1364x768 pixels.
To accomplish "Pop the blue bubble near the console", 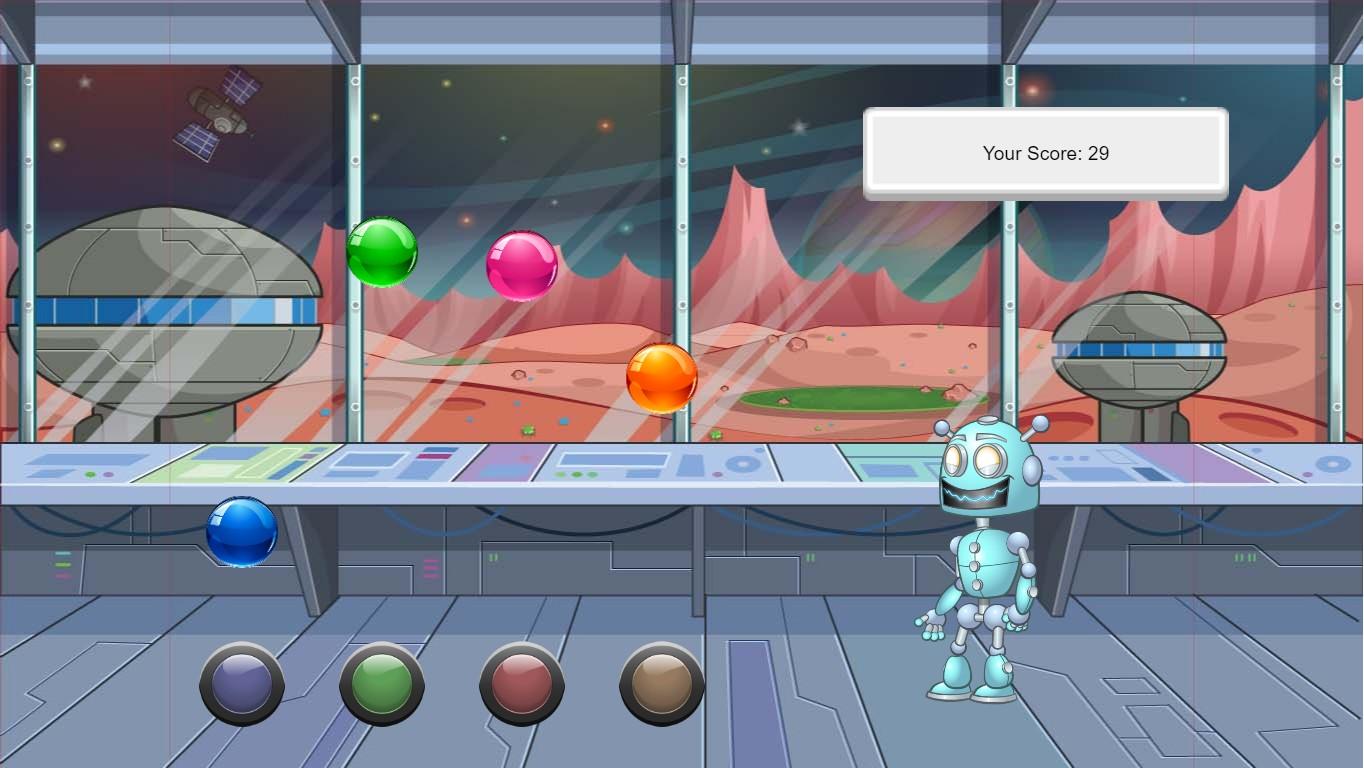I will (x=241, y=533).
